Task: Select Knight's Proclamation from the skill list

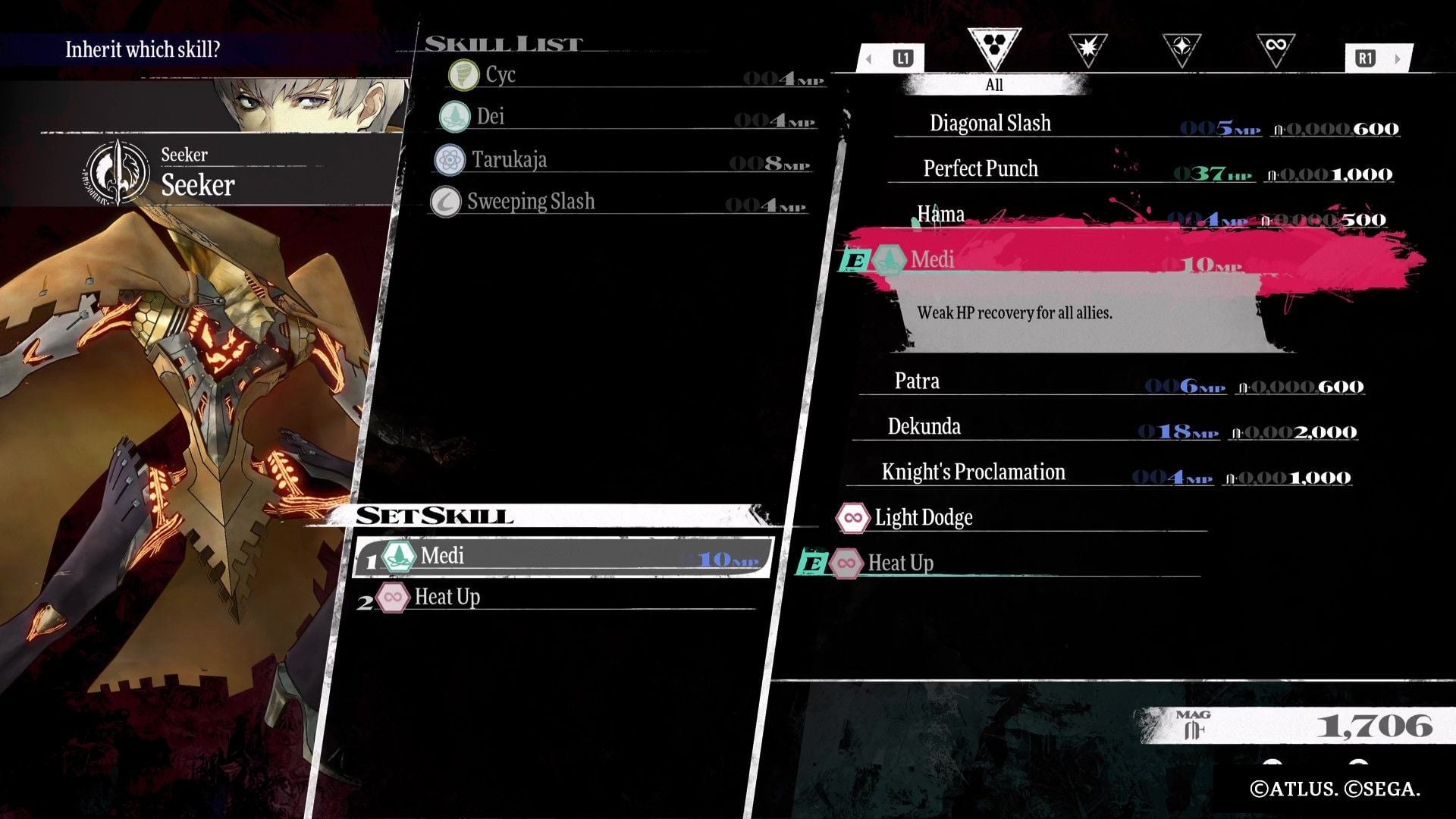Action: point(973,472)
